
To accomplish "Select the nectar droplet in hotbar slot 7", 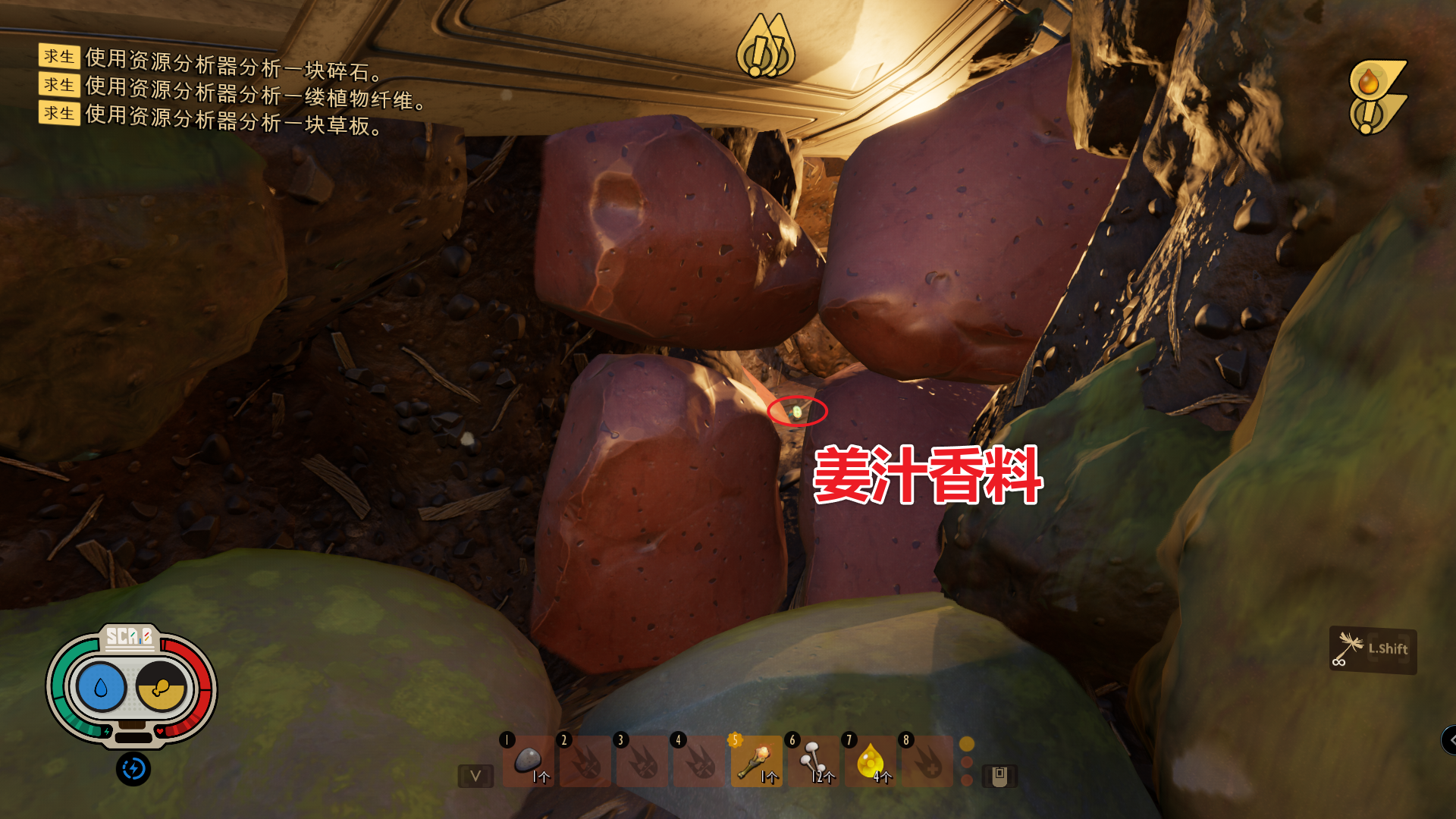I will pyautogui.click(x=869, y=762).
